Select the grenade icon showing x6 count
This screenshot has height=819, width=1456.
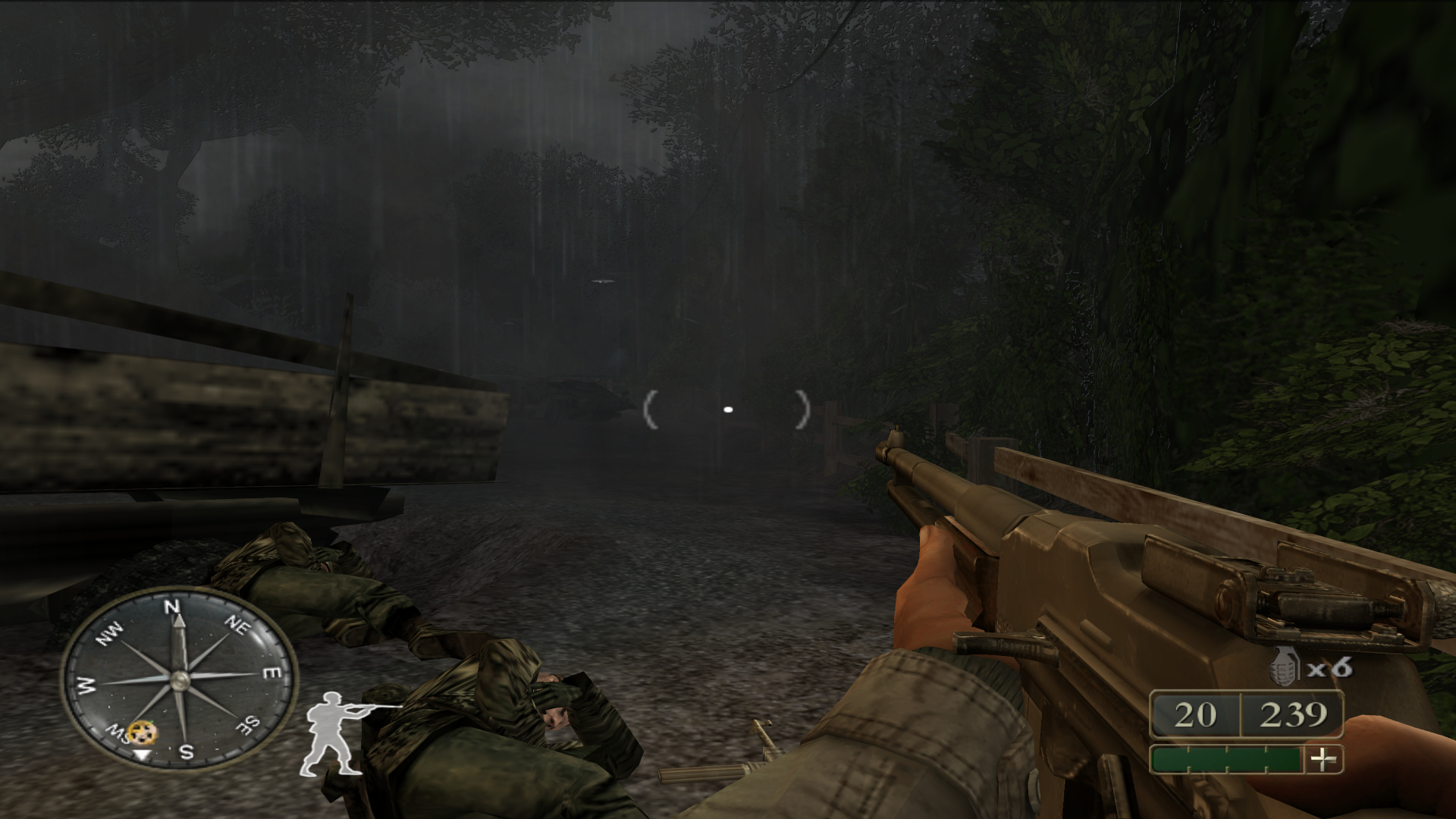tap(1285, 665)
